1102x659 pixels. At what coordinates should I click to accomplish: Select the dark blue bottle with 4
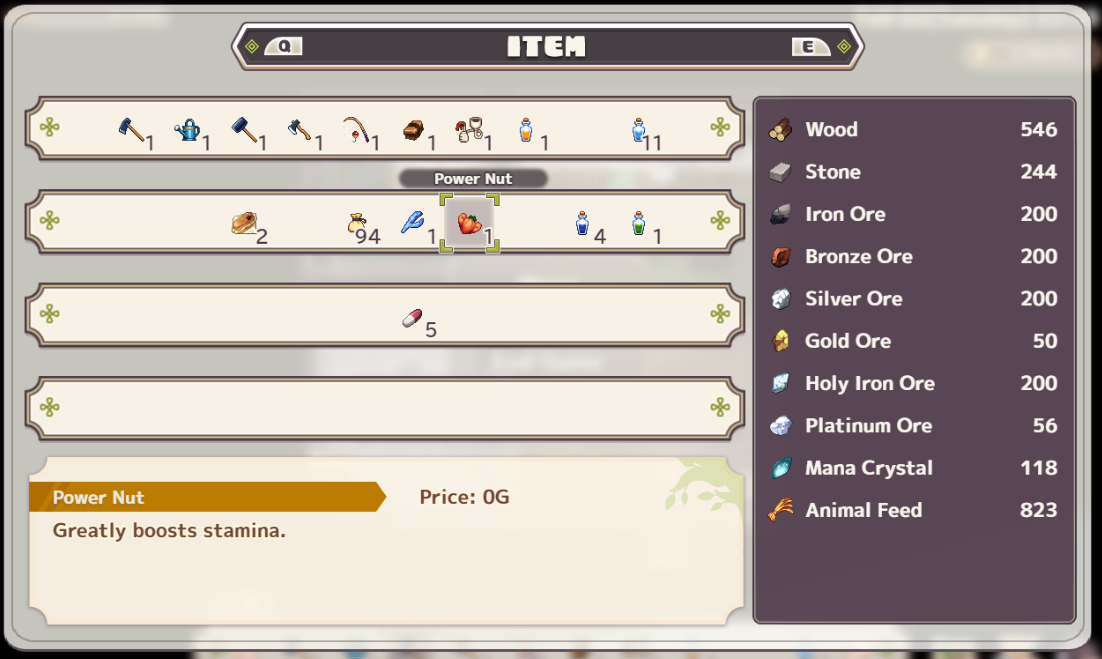582,223
